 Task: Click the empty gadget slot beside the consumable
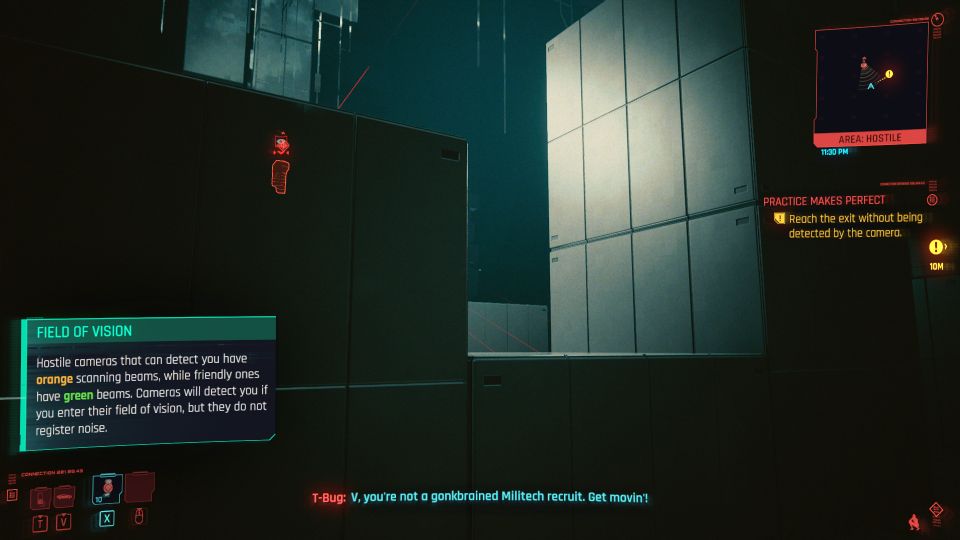(x=138, y=488)
